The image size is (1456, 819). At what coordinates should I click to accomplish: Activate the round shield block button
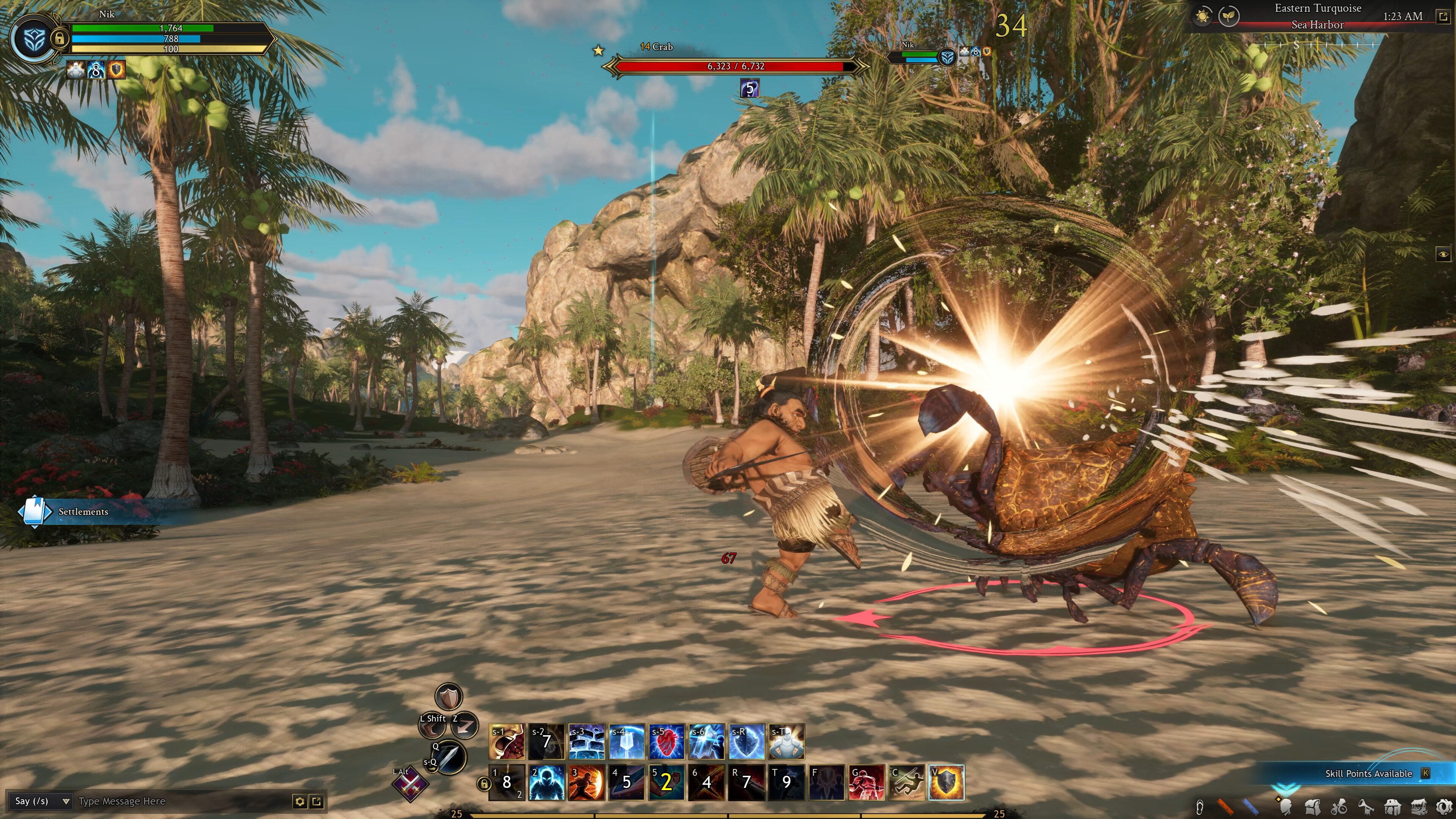(449, 697)
